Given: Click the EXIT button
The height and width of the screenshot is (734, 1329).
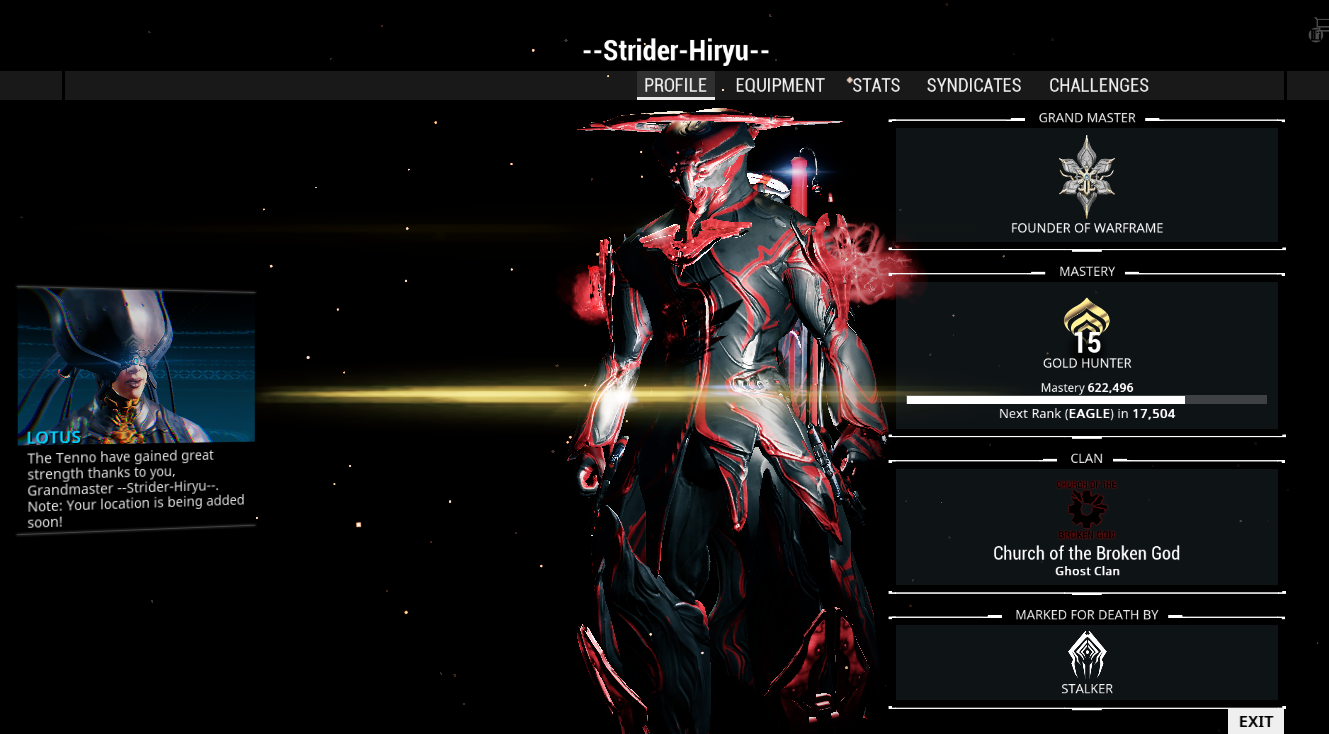Looking at the screenshot, I should coord(1255,720).
